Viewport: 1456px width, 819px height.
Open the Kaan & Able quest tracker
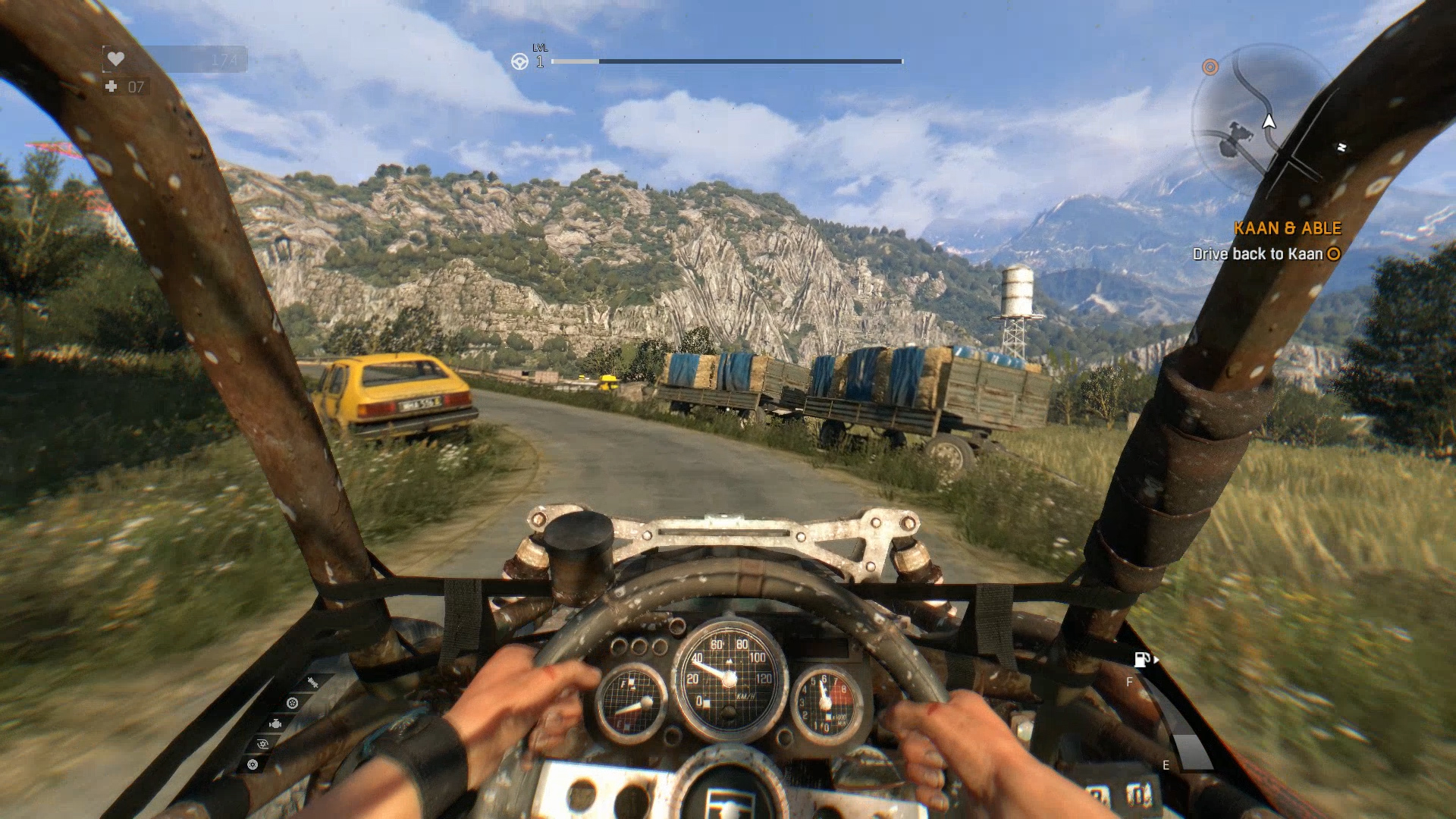(1287, 228)
